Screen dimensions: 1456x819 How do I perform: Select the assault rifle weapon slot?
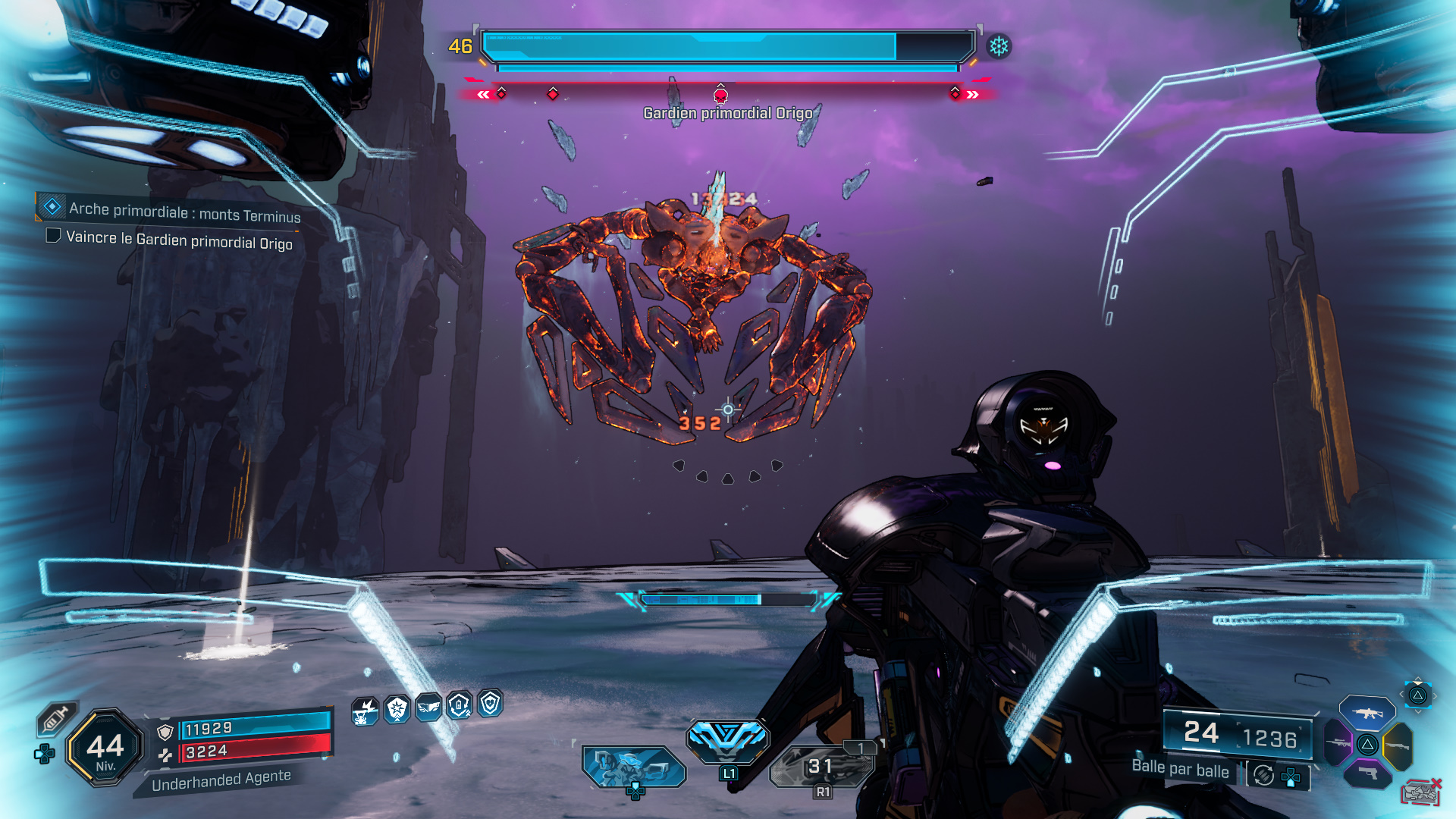point(1367,713)
